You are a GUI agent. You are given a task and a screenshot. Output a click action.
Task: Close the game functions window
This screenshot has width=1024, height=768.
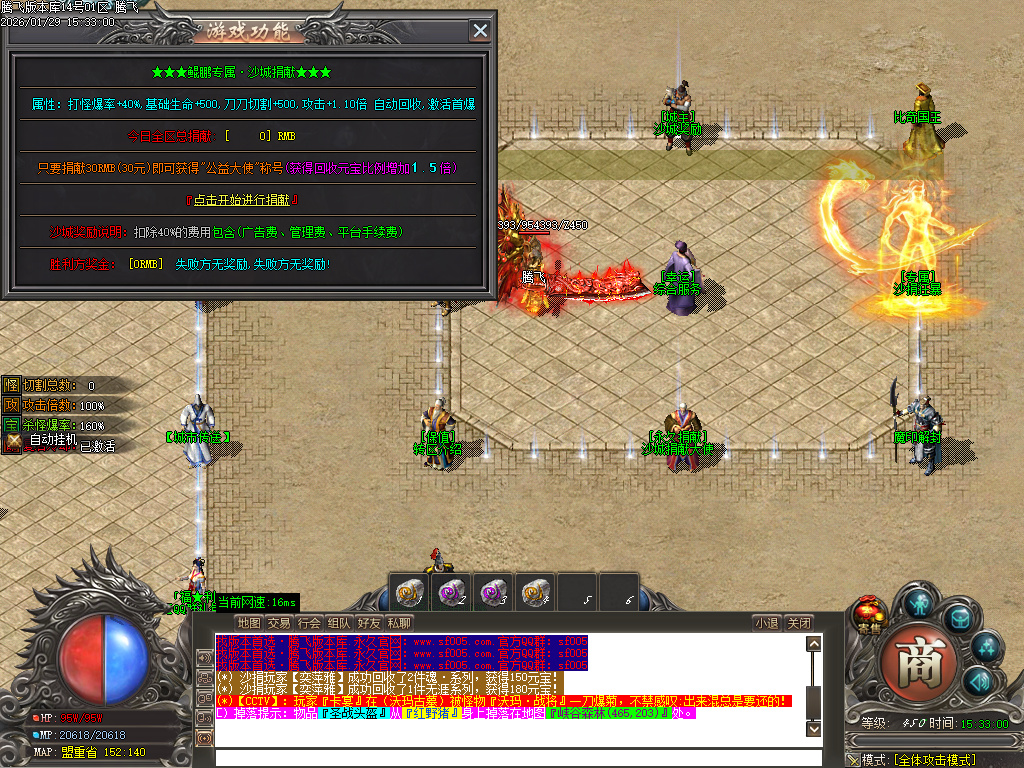[x=481, y=31]
